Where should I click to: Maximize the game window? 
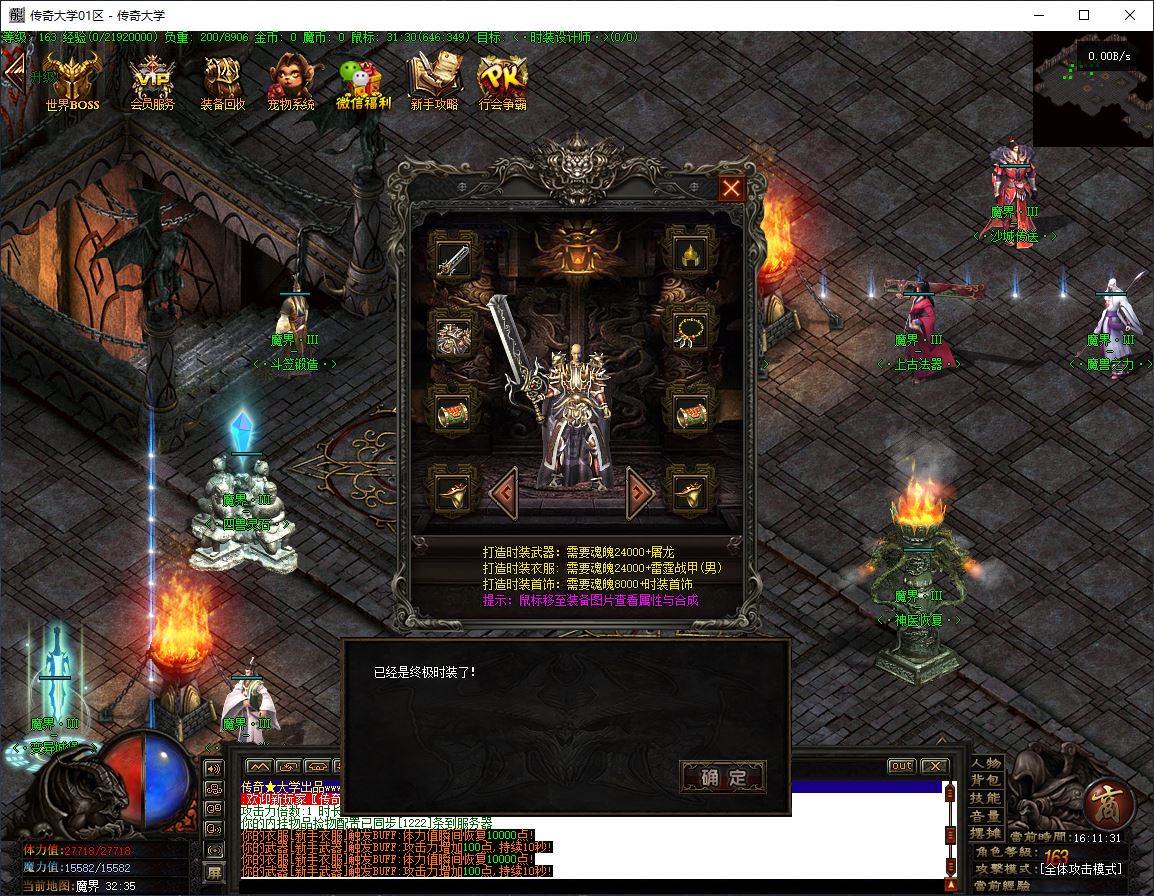1084,15
